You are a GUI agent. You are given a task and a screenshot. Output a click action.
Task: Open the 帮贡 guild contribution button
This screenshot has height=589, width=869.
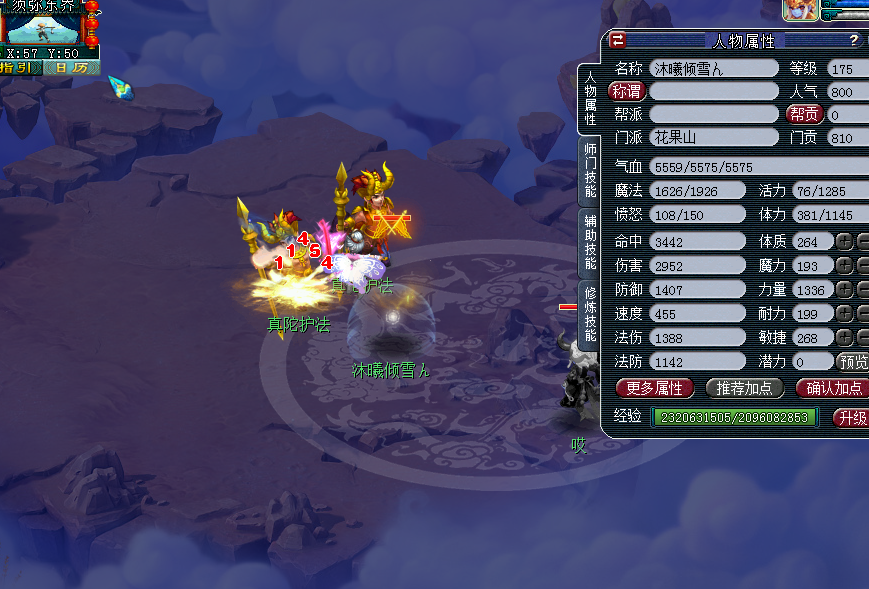coord(804,115)
